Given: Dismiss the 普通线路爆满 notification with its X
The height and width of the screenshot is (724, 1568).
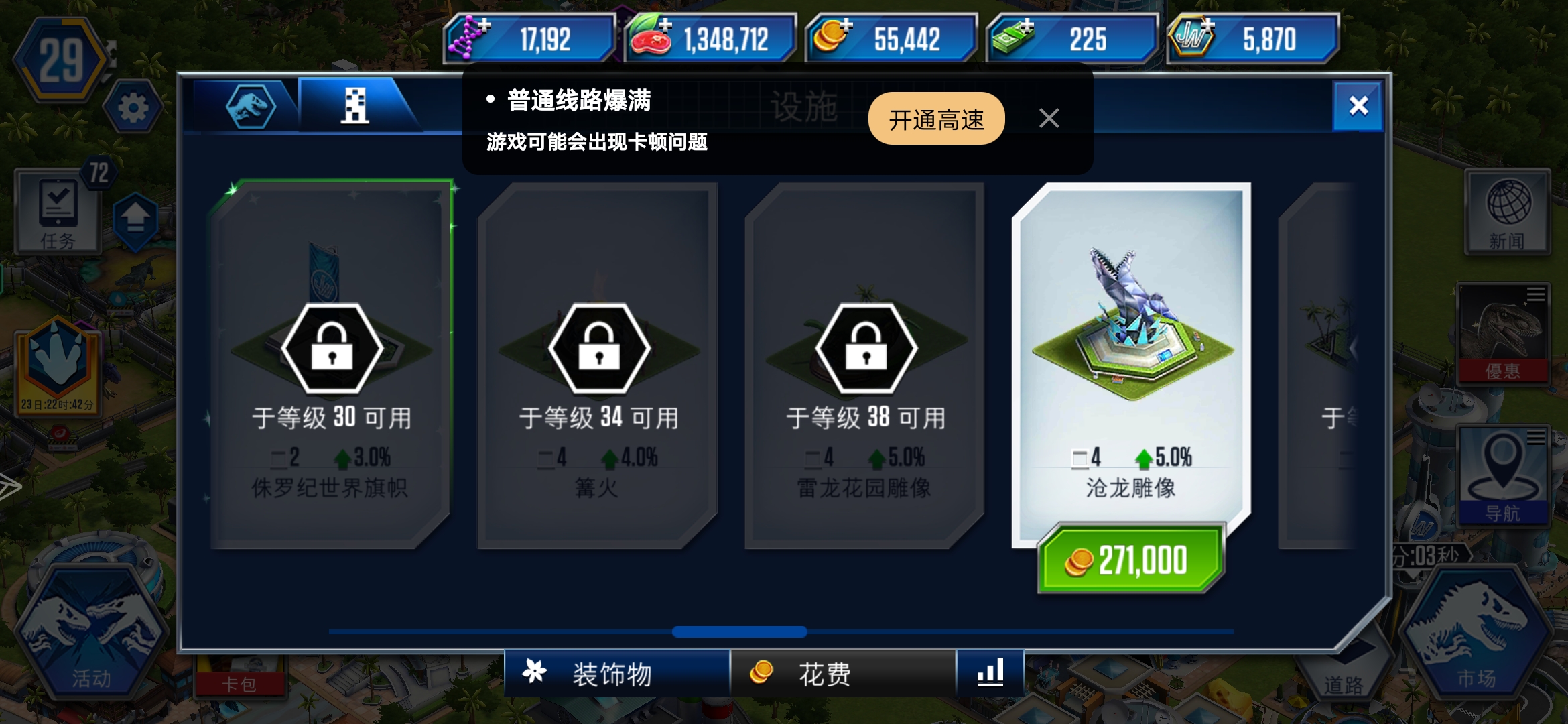Looking at the screenshot, I should [x=1049, y=118].
